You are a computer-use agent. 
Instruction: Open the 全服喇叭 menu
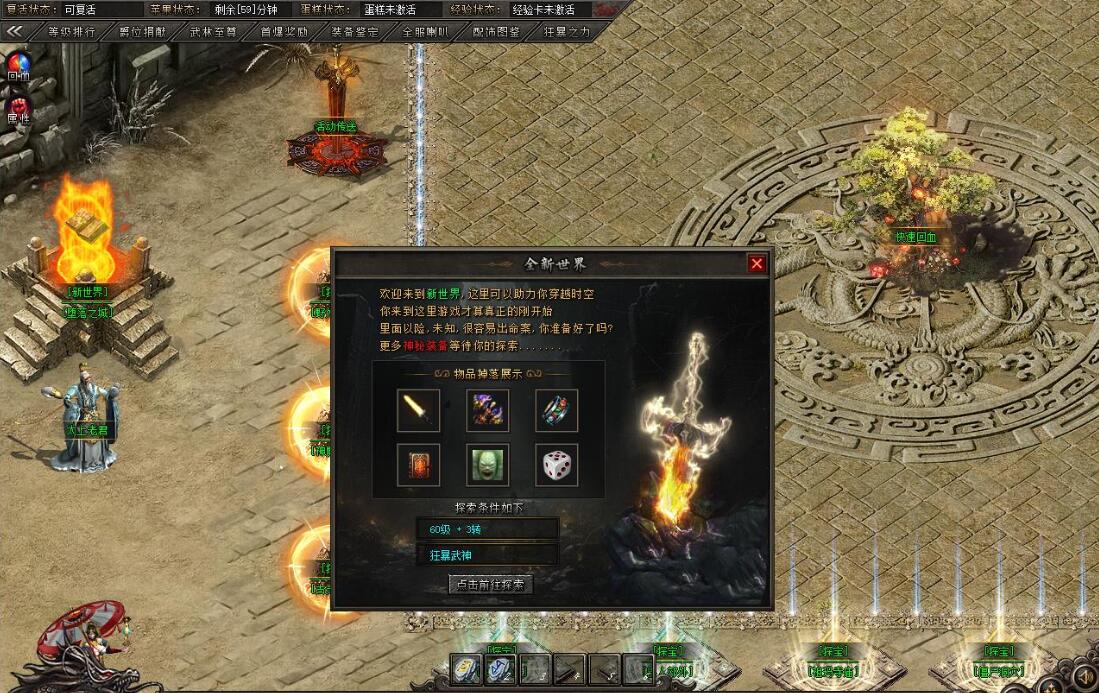[426, 31]
